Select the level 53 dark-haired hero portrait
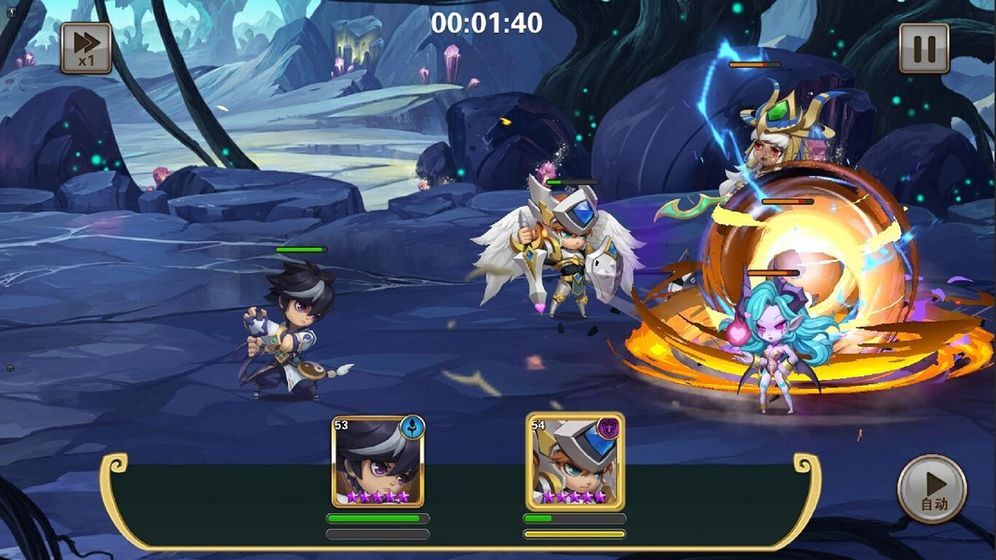 (x=378, y=460)
